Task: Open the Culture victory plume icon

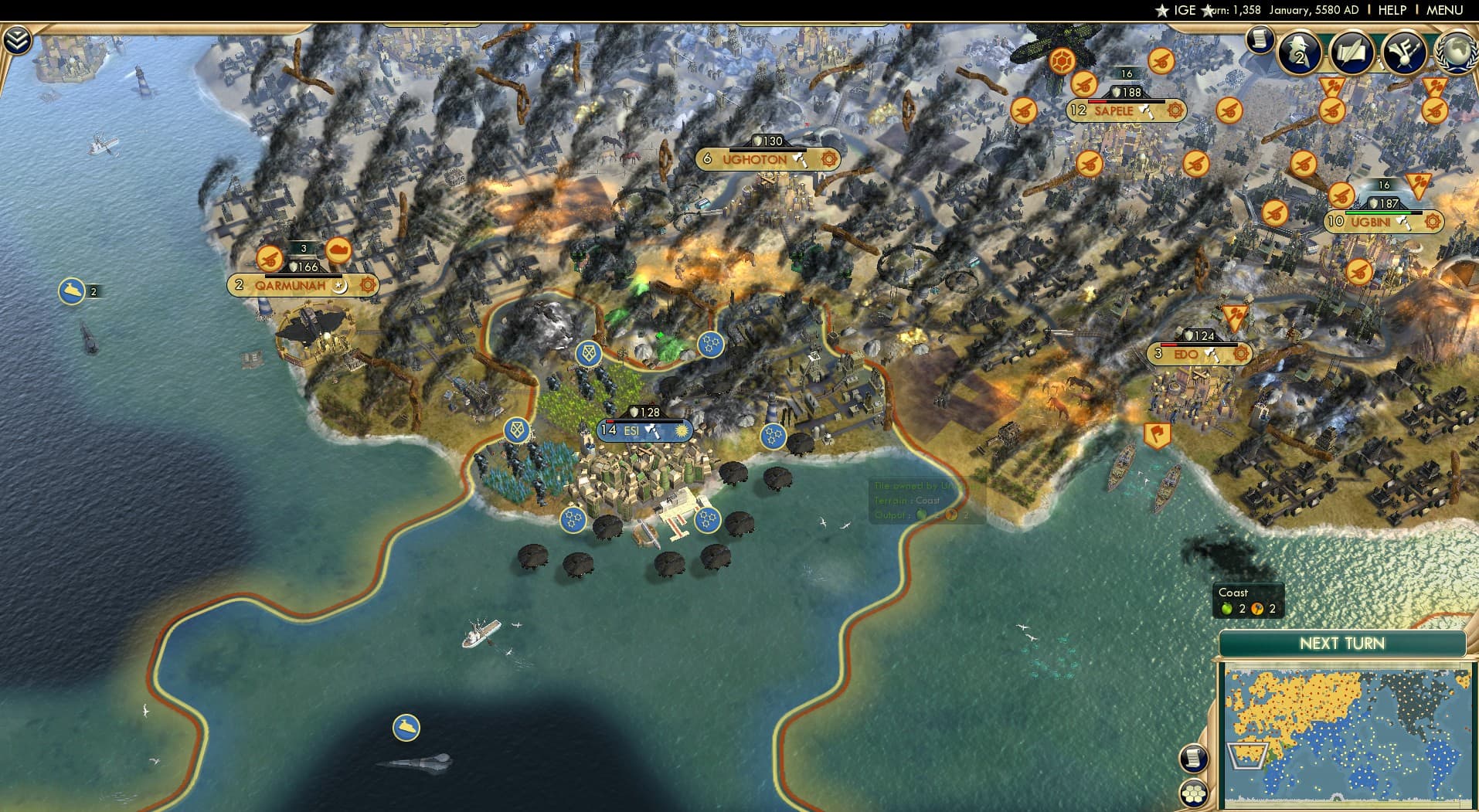Action: coord(1405,53)
